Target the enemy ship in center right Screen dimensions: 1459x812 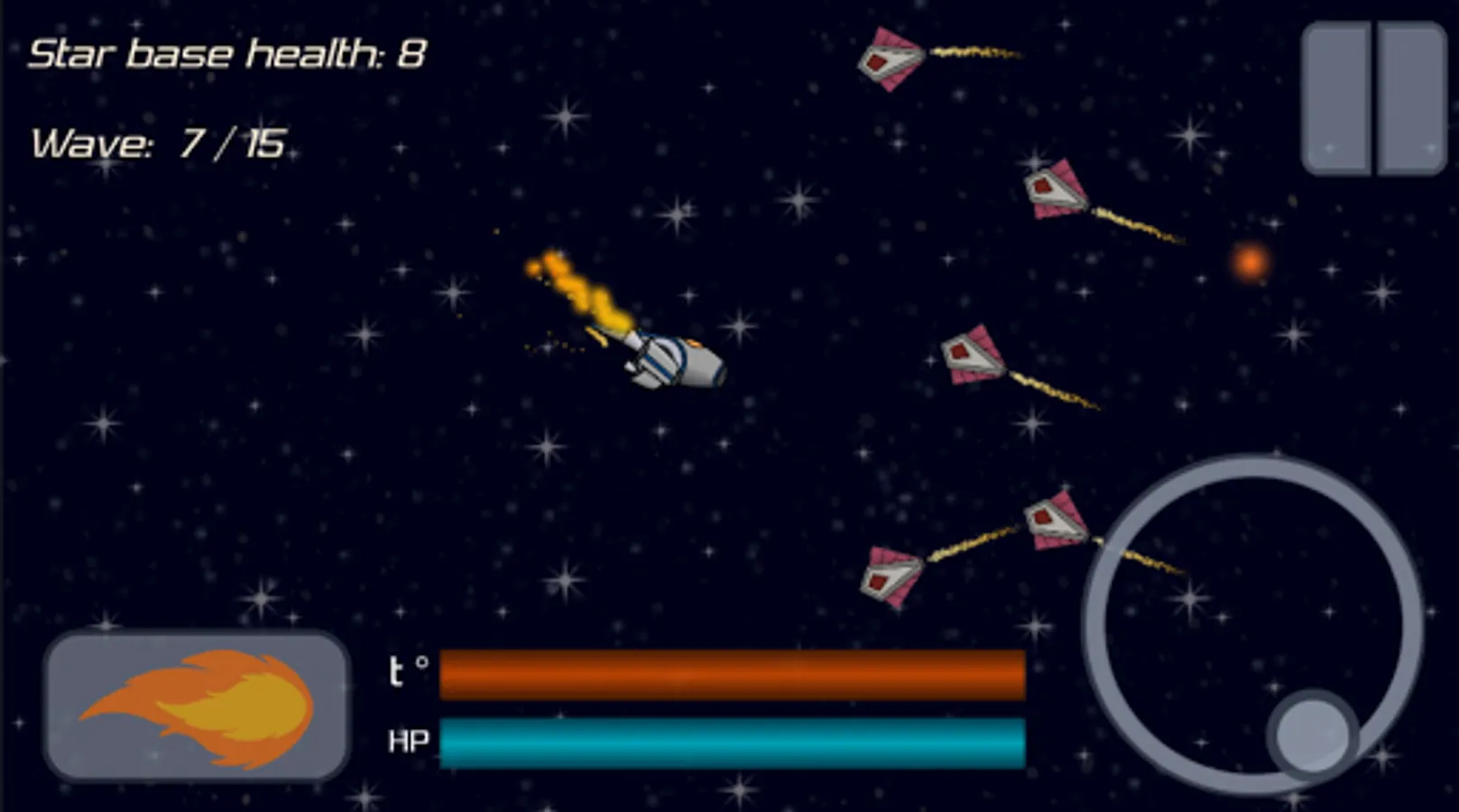(x=970, y=352)
